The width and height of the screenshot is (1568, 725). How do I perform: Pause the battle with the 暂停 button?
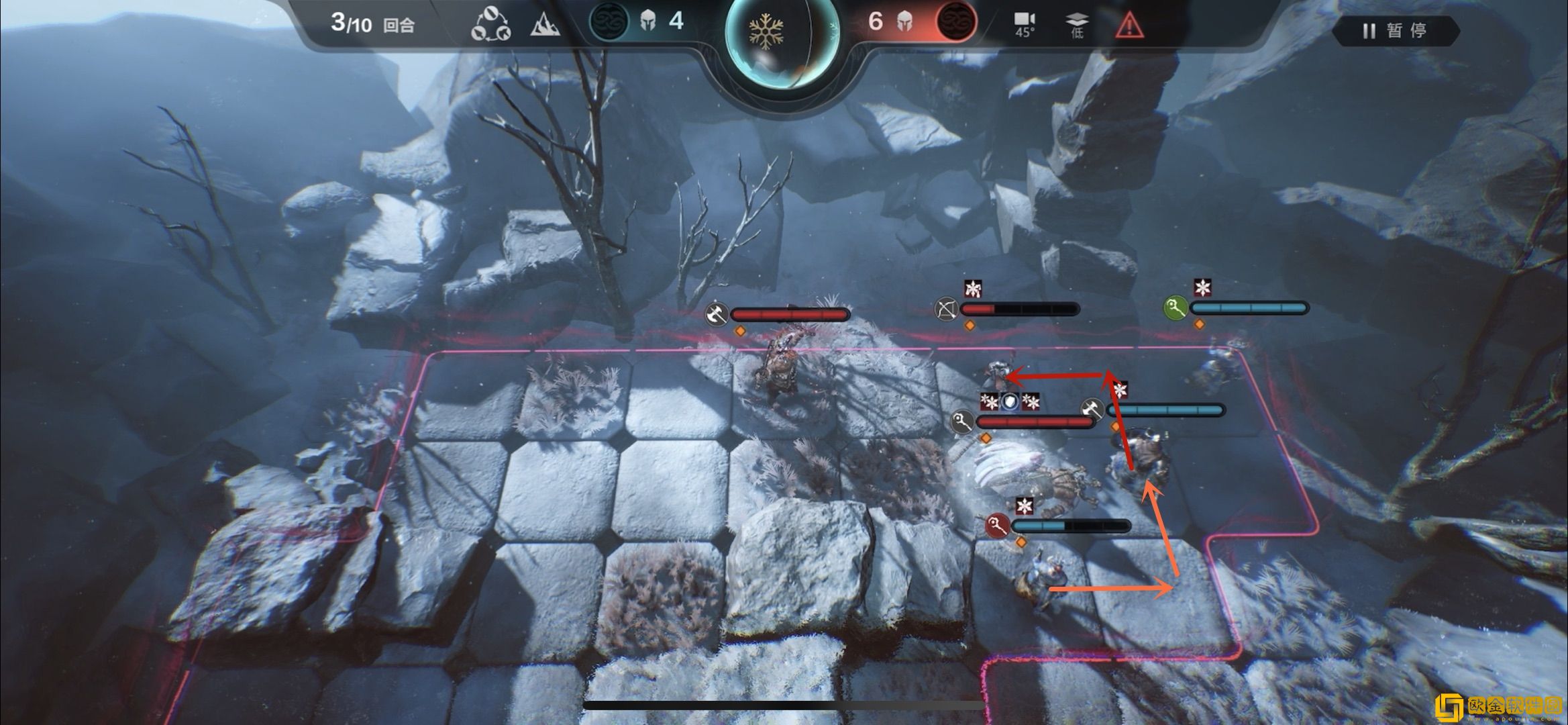coord(1395,31)
